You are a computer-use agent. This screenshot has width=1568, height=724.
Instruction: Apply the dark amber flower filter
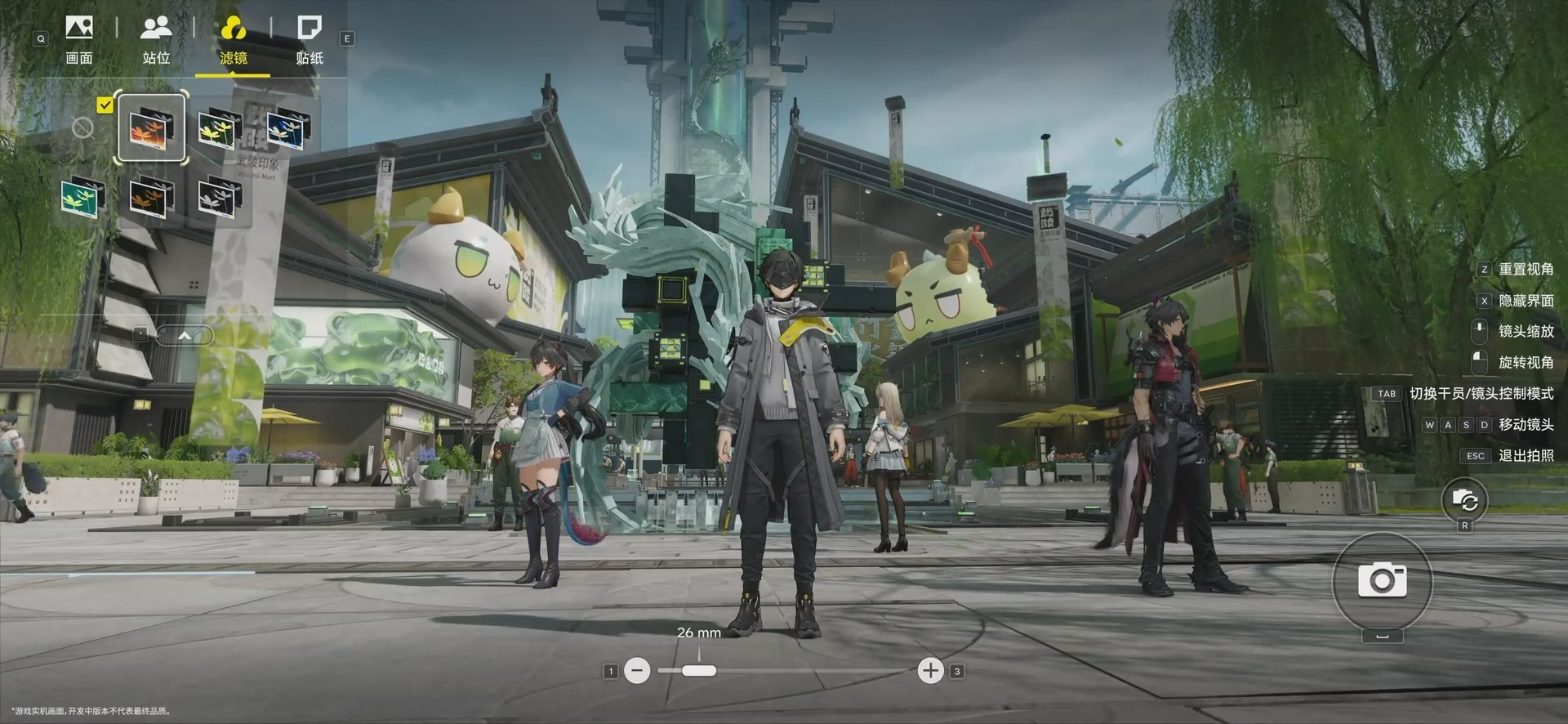(151, 197)
